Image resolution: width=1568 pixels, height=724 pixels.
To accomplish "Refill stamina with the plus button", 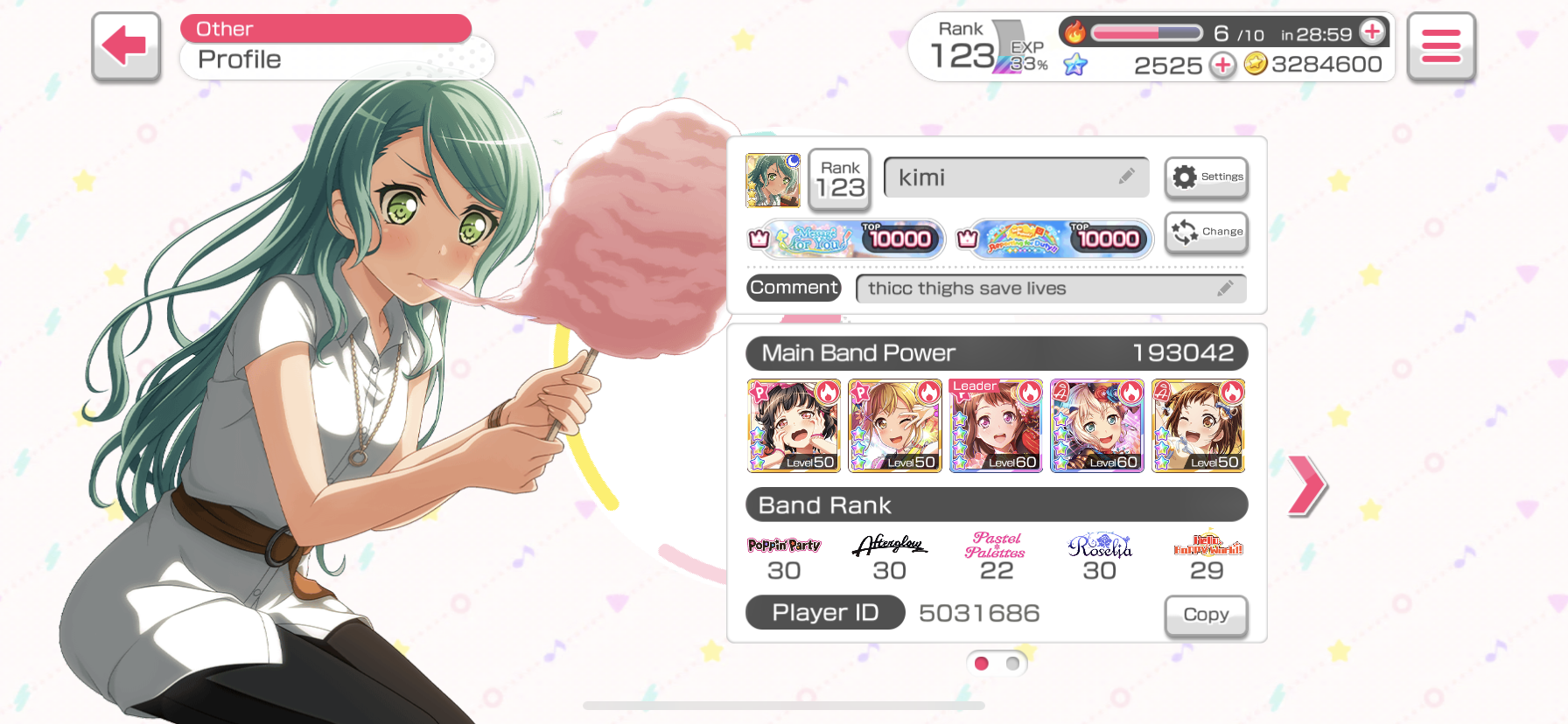I will click(x=1373, y=32).
